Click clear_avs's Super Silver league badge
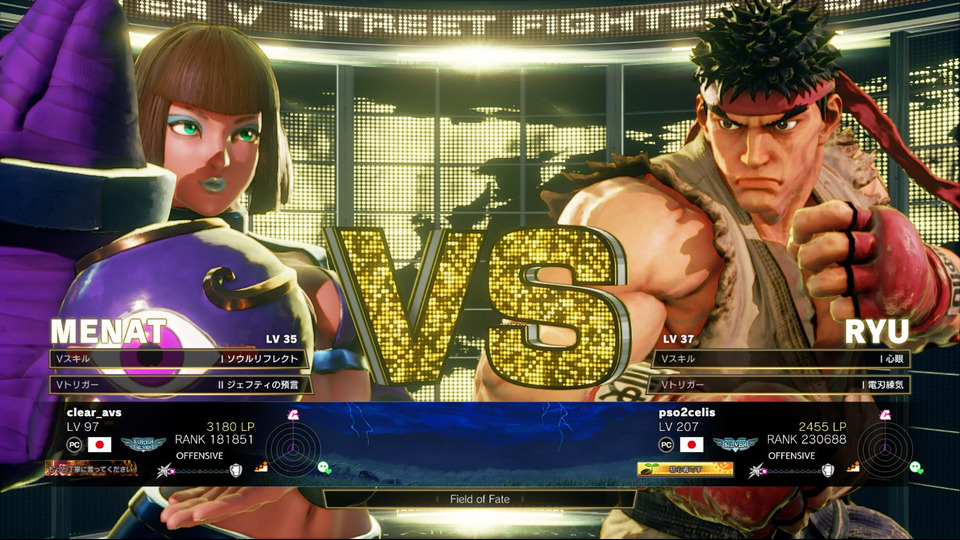Viewport: 960px width, 540px height. pyautogui.click(x=144, y=444)
